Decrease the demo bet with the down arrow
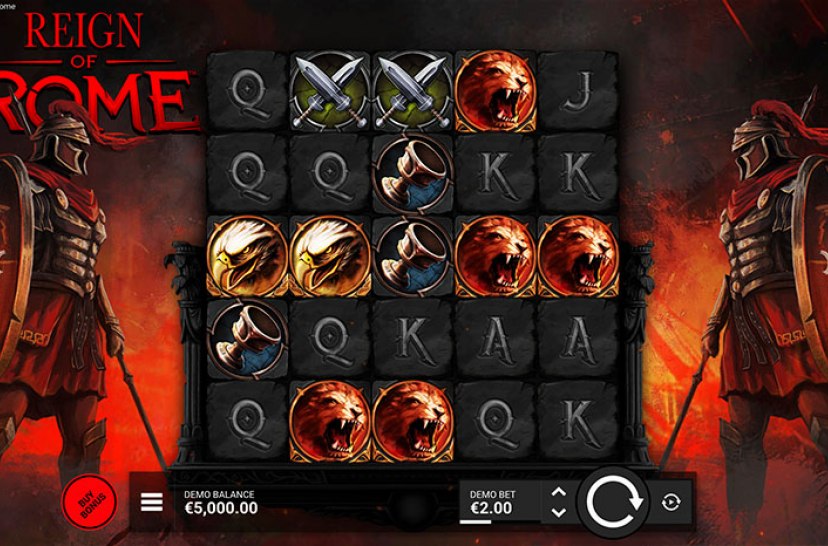 pyautogui.click(x=559, y=512)
